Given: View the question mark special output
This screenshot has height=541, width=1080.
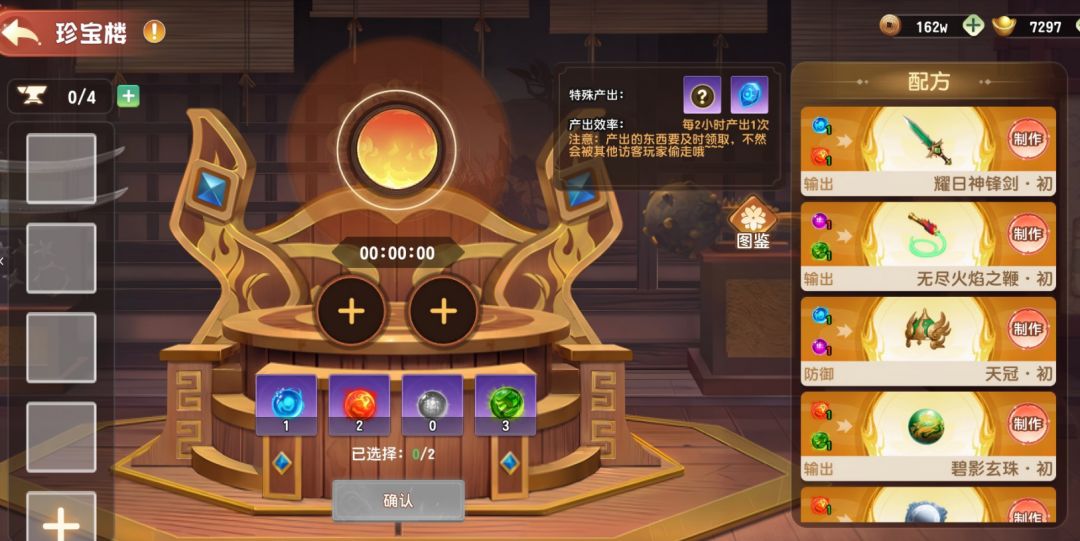Looking at the screenshot, I should [702, 96].
